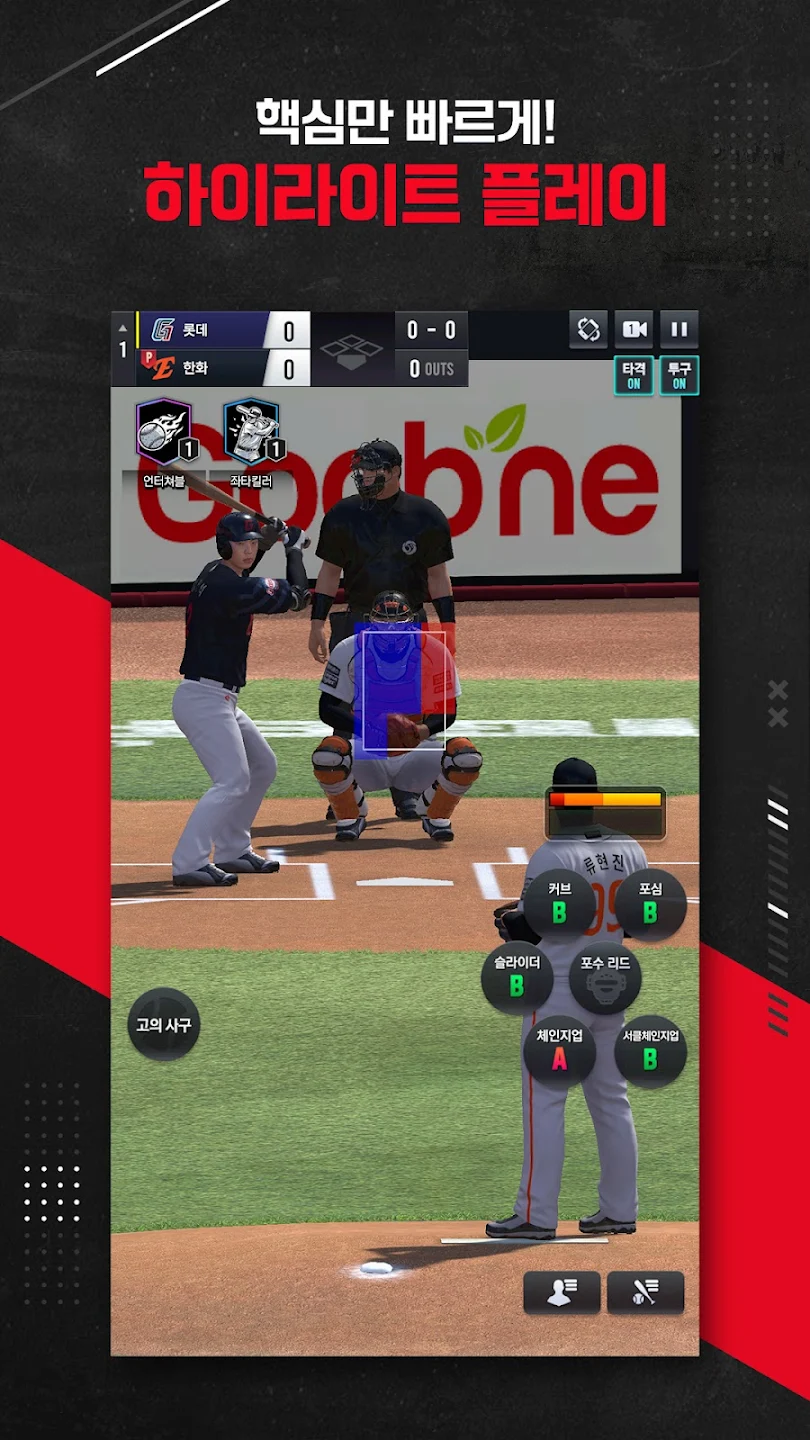This screenshot has width=810, height=1440.
Task: Open the player info list button
Action: coord(562,1292)
